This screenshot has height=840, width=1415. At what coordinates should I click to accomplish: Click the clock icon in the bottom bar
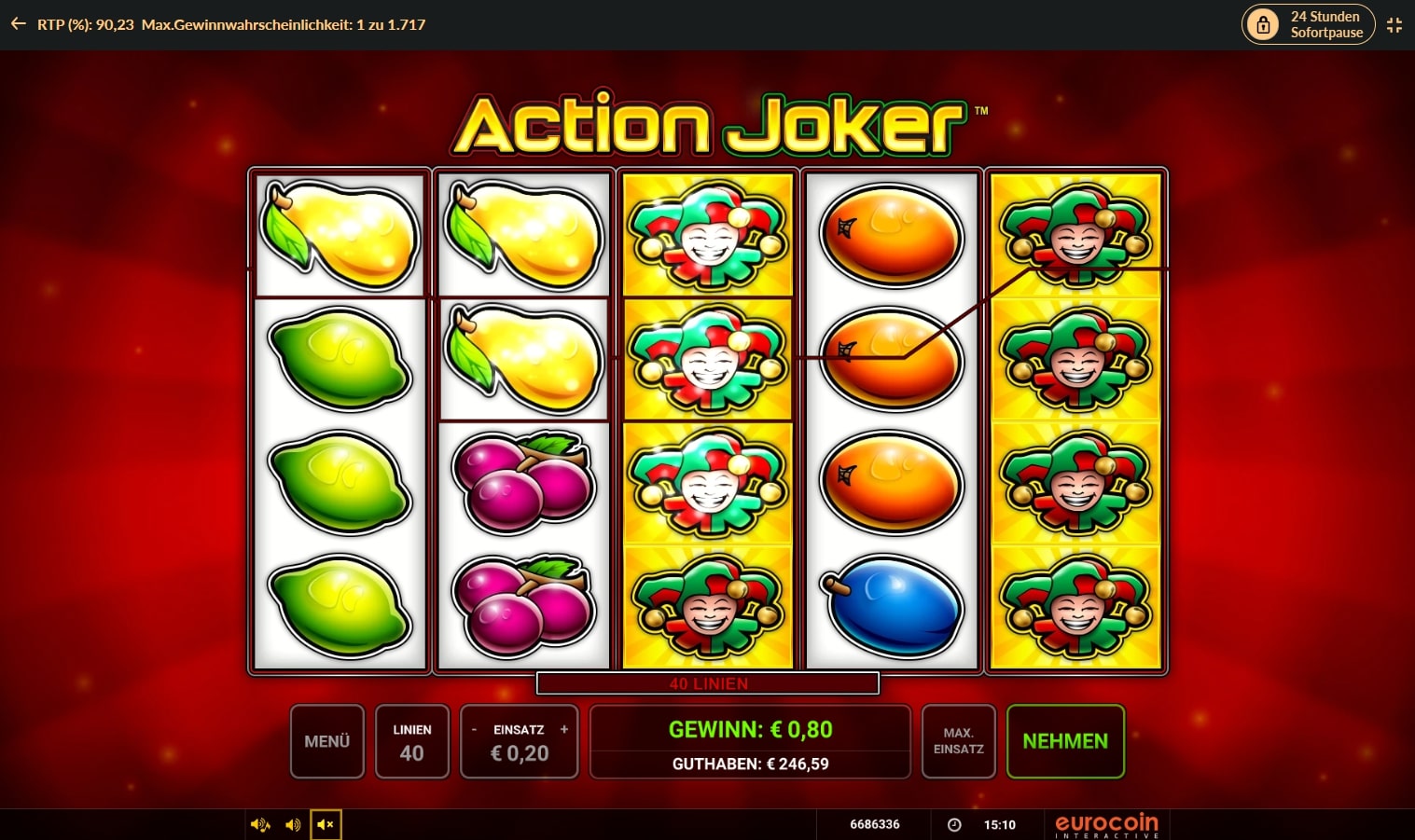point(954,824)
